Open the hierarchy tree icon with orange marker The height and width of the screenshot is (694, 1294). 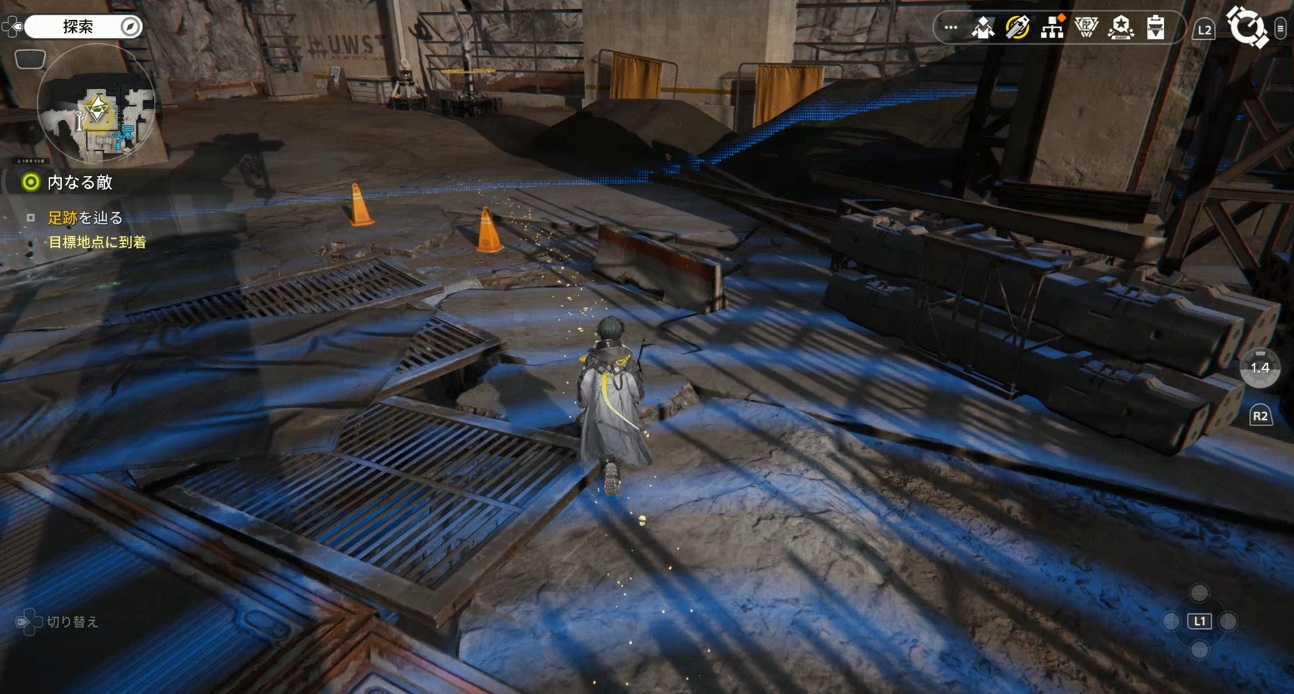[1052, 28]
